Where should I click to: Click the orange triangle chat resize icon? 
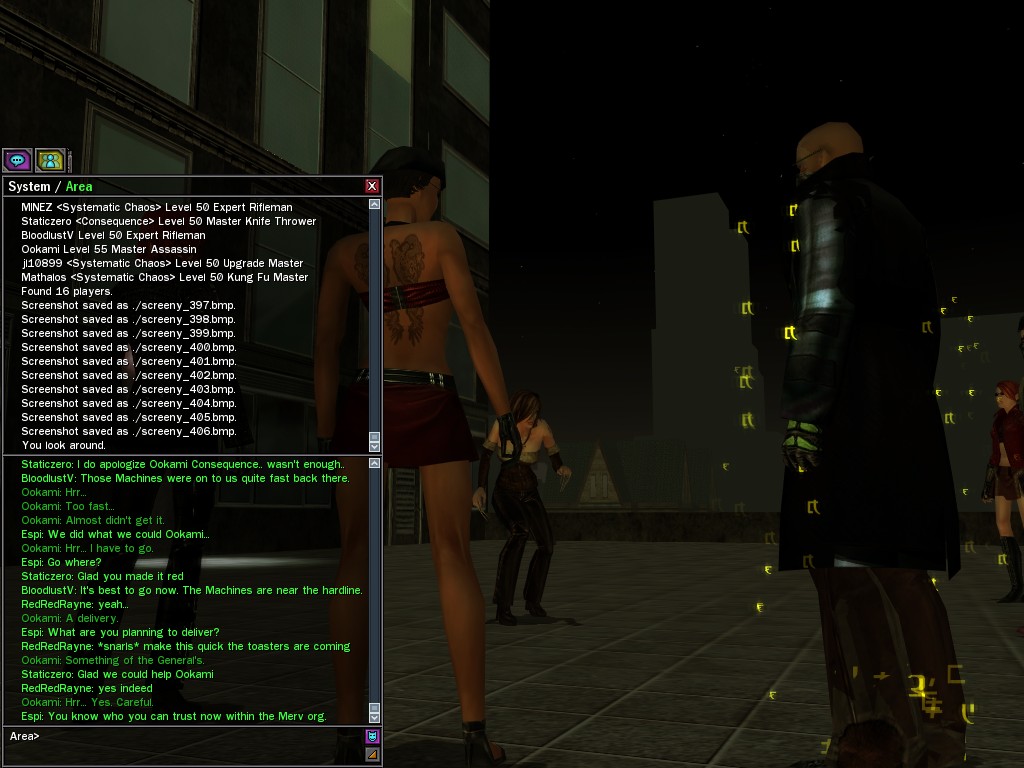click(372, 754)
